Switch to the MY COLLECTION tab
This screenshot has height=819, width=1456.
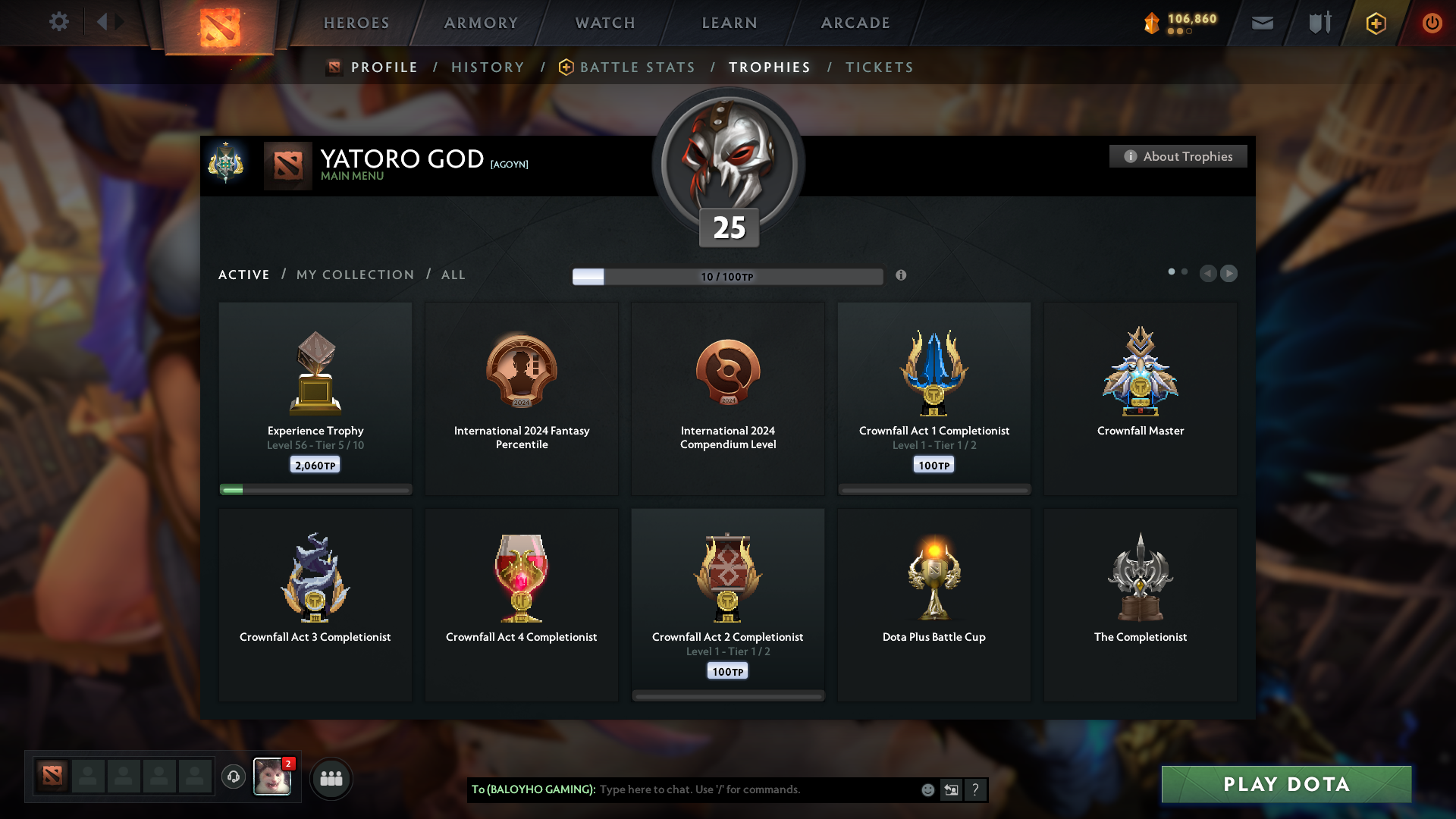coord(354,275)
